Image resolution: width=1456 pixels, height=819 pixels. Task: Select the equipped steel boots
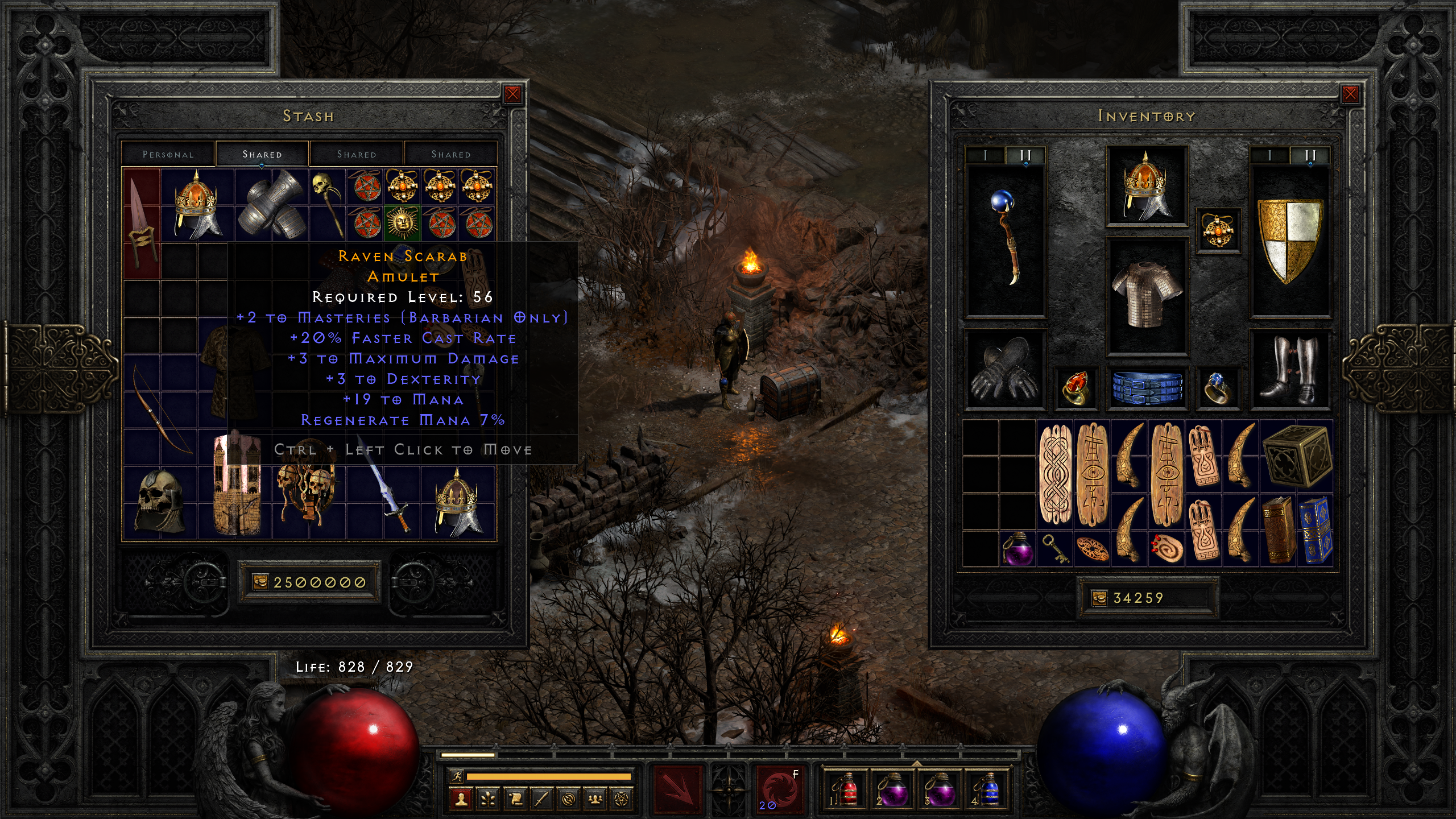1290,369
